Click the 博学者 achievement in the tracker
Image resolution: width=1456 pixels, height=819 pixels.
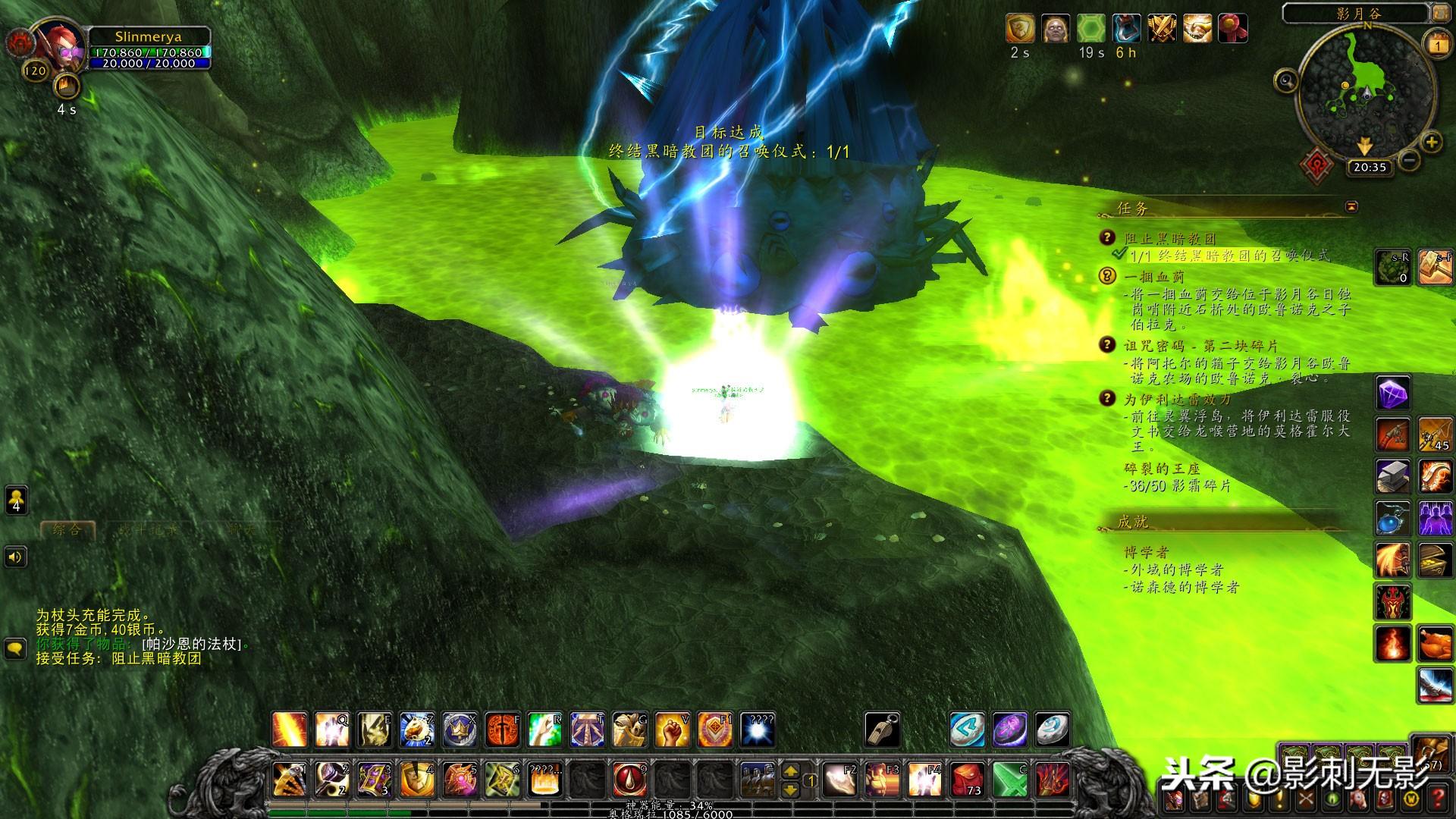click(1147, 552)
